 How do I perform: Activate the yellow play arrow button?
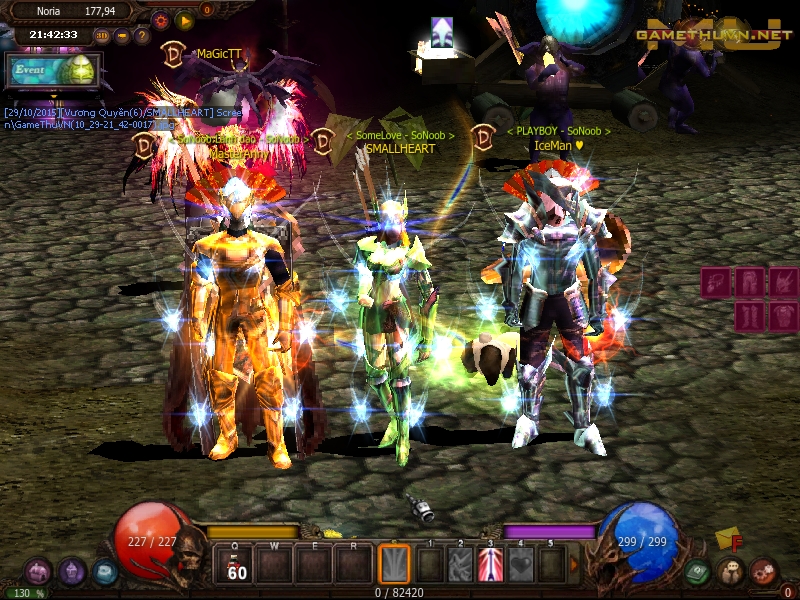[184, 19]
